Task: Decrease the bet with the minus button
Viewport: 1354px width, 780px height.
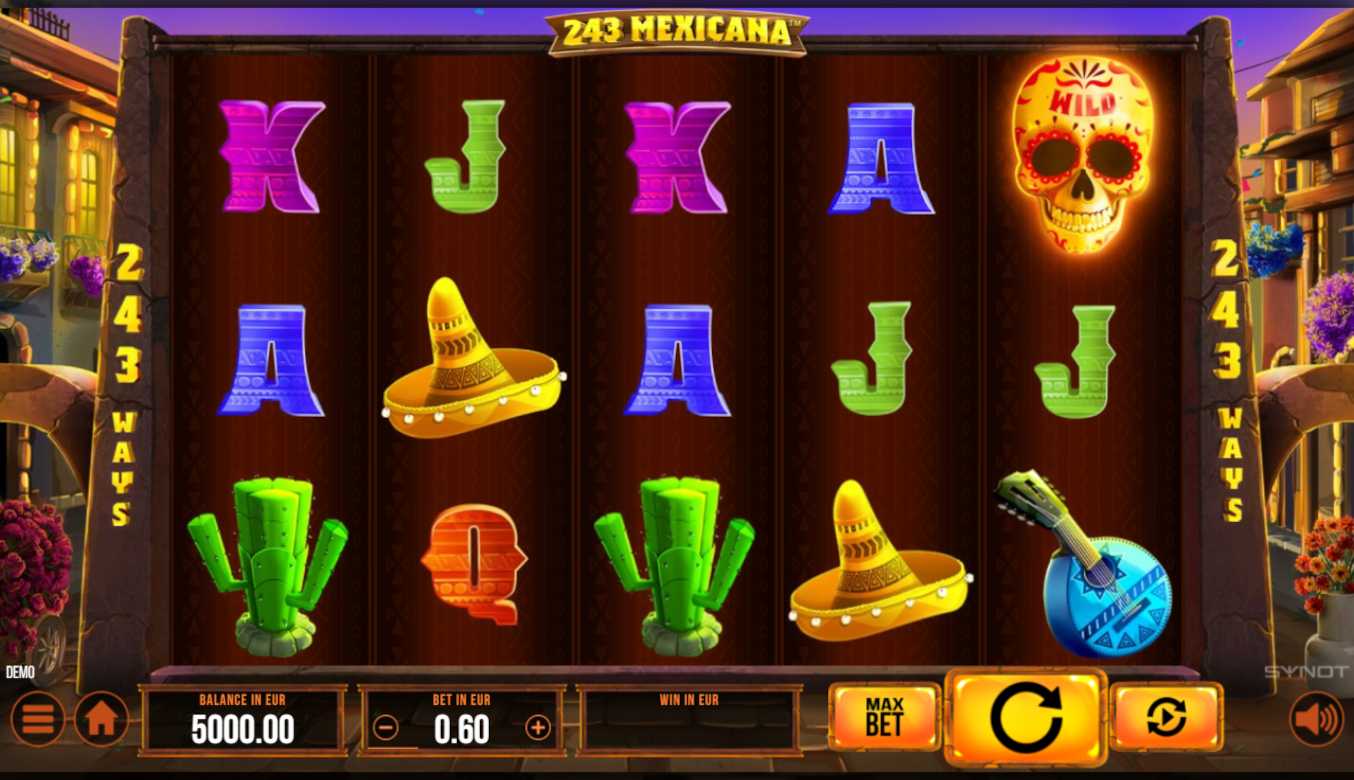Action: [x=386, y=727]
